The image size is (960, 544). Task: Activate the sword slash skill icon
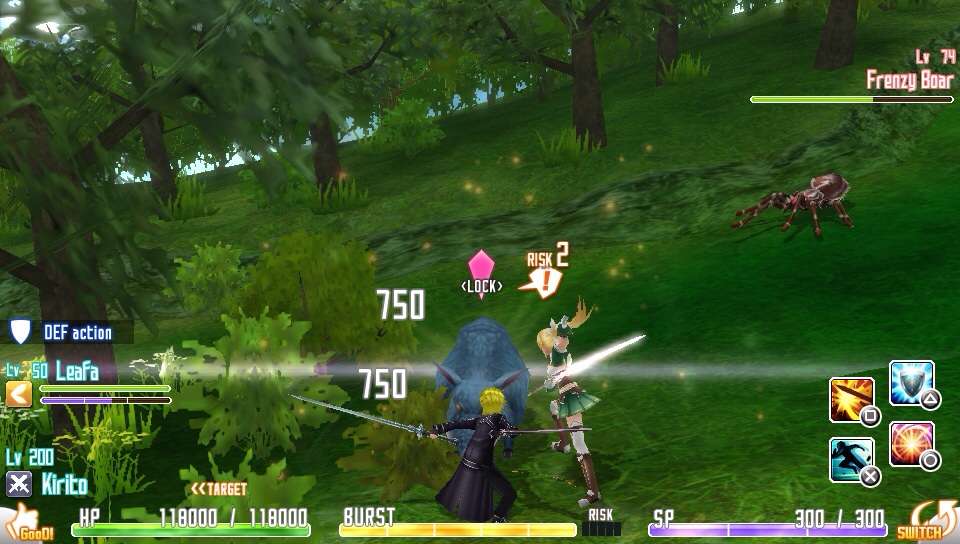pyautogui.click(x=851, y=399)
